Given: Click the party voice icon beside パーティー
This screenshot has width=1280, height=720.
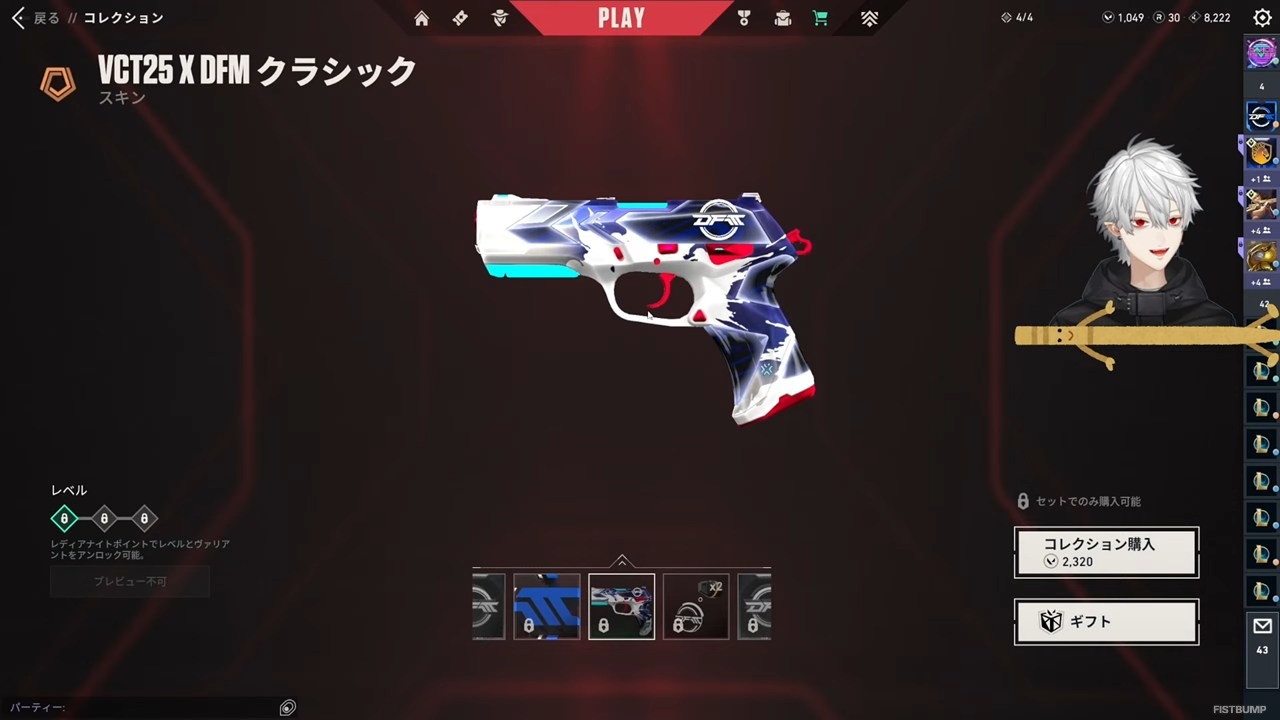Looking at the screenshot, I should pyautogui.click(x=288, y=708).
